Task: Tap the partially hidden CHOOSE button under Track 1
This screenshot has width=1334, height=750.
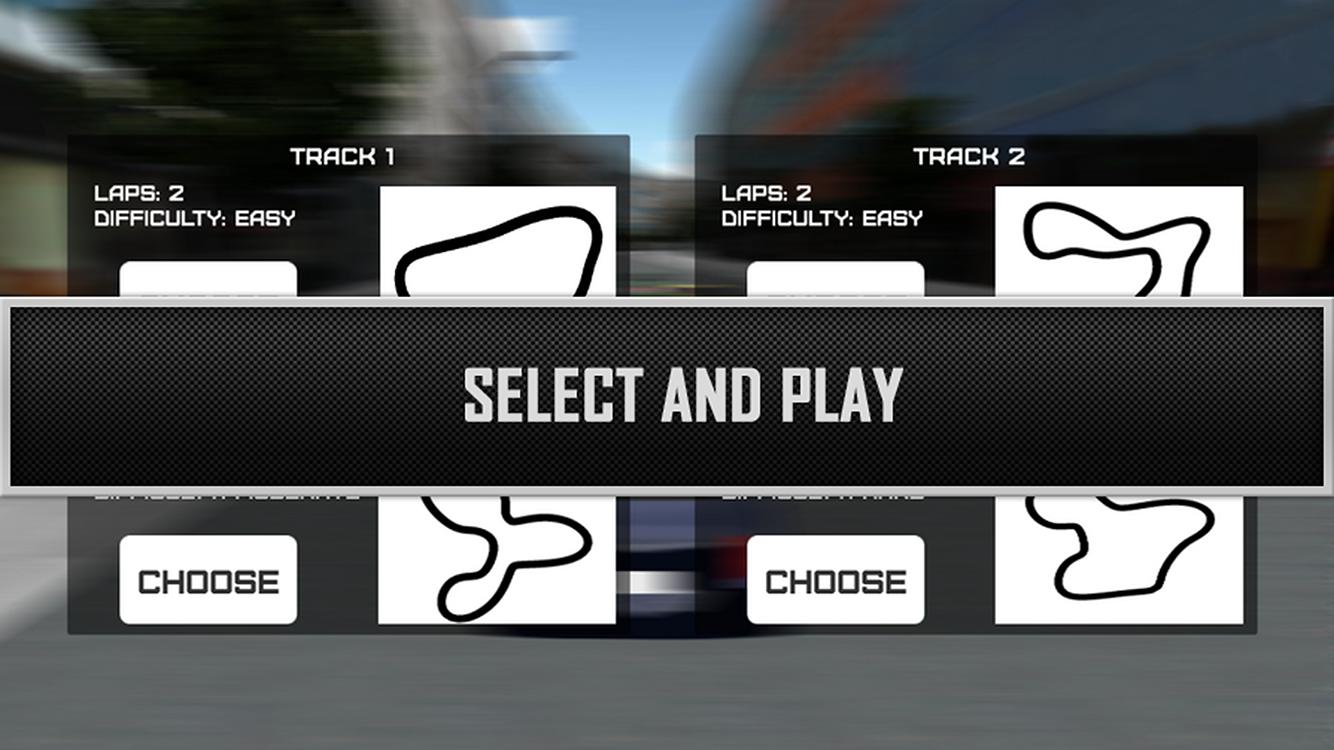Action: (x=207, y=280)
